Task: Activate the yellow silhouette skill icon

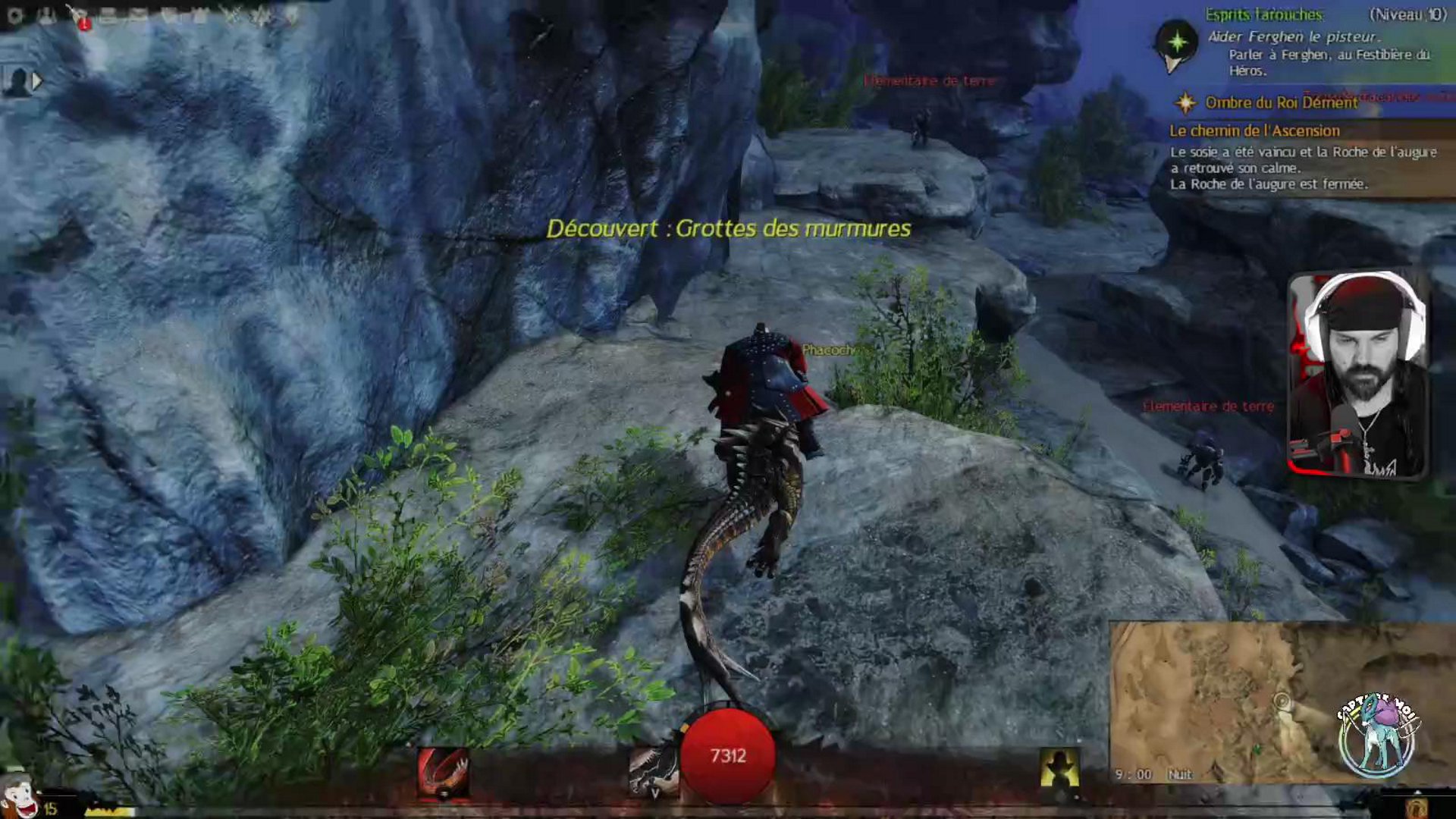Action: 1059,770
